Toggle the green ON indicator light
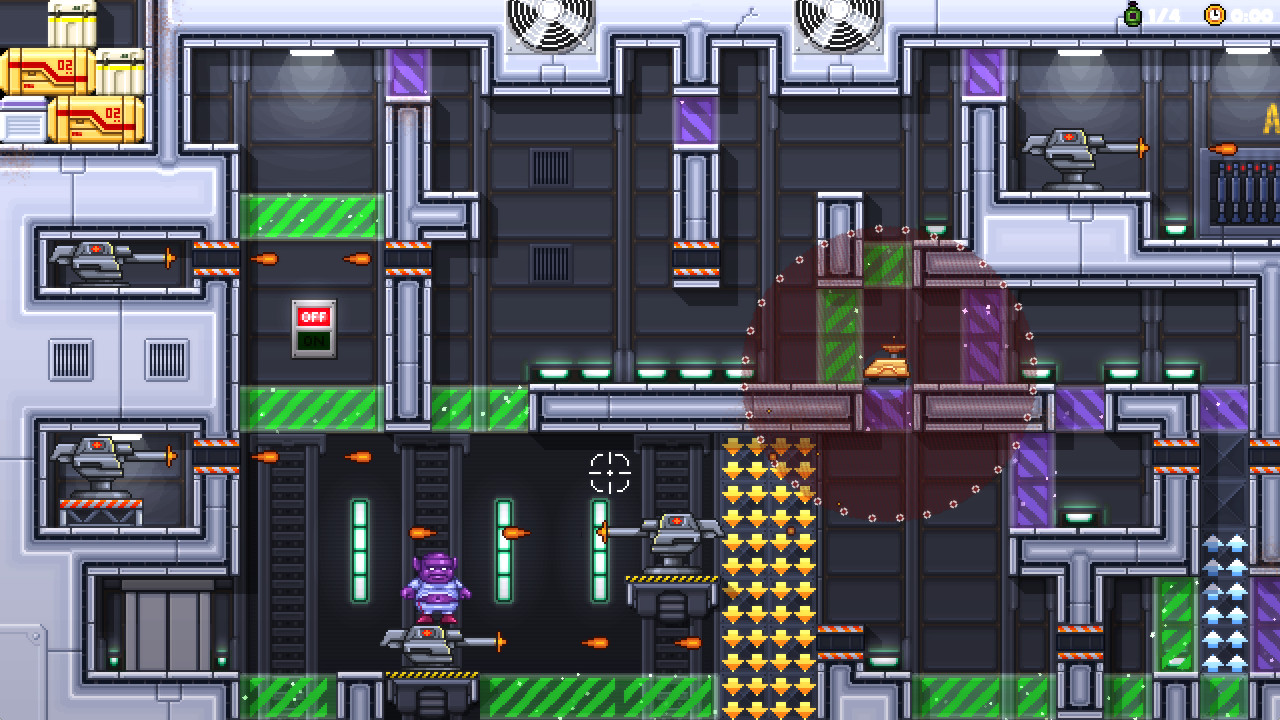1280x720 pixels. (x=313, y=340)
